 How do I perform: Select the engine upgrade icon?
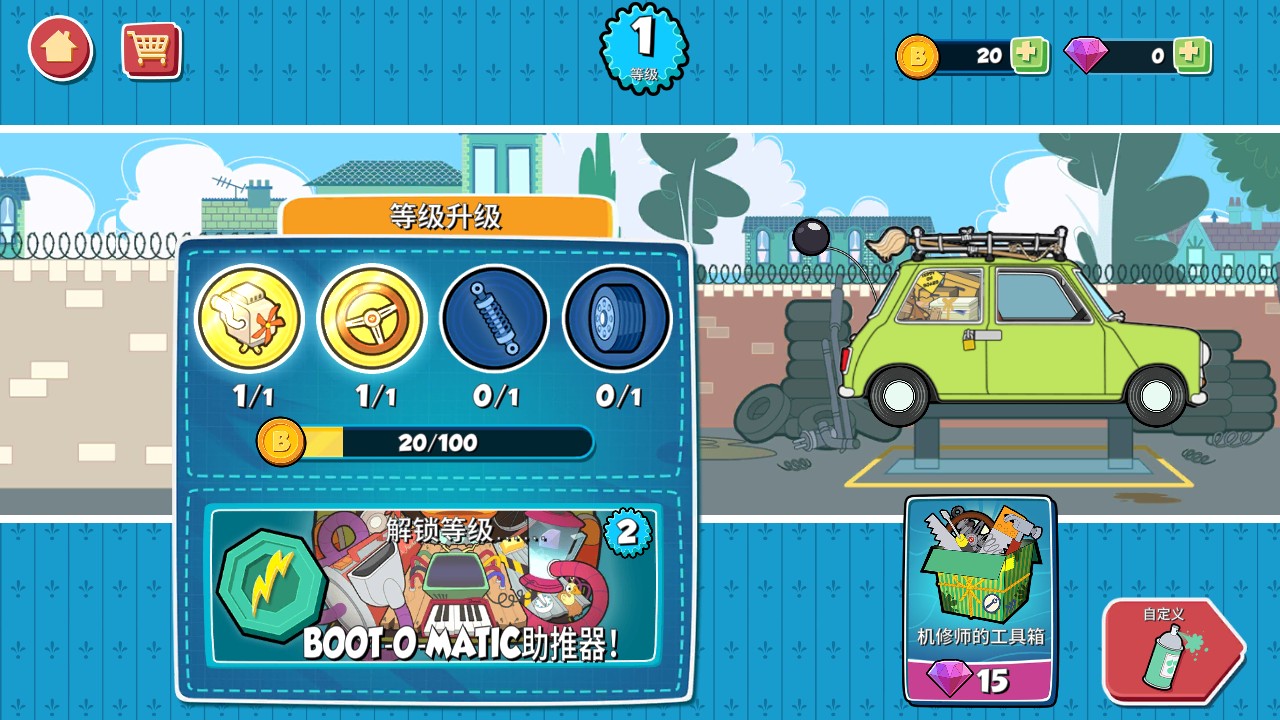point(250,319)
